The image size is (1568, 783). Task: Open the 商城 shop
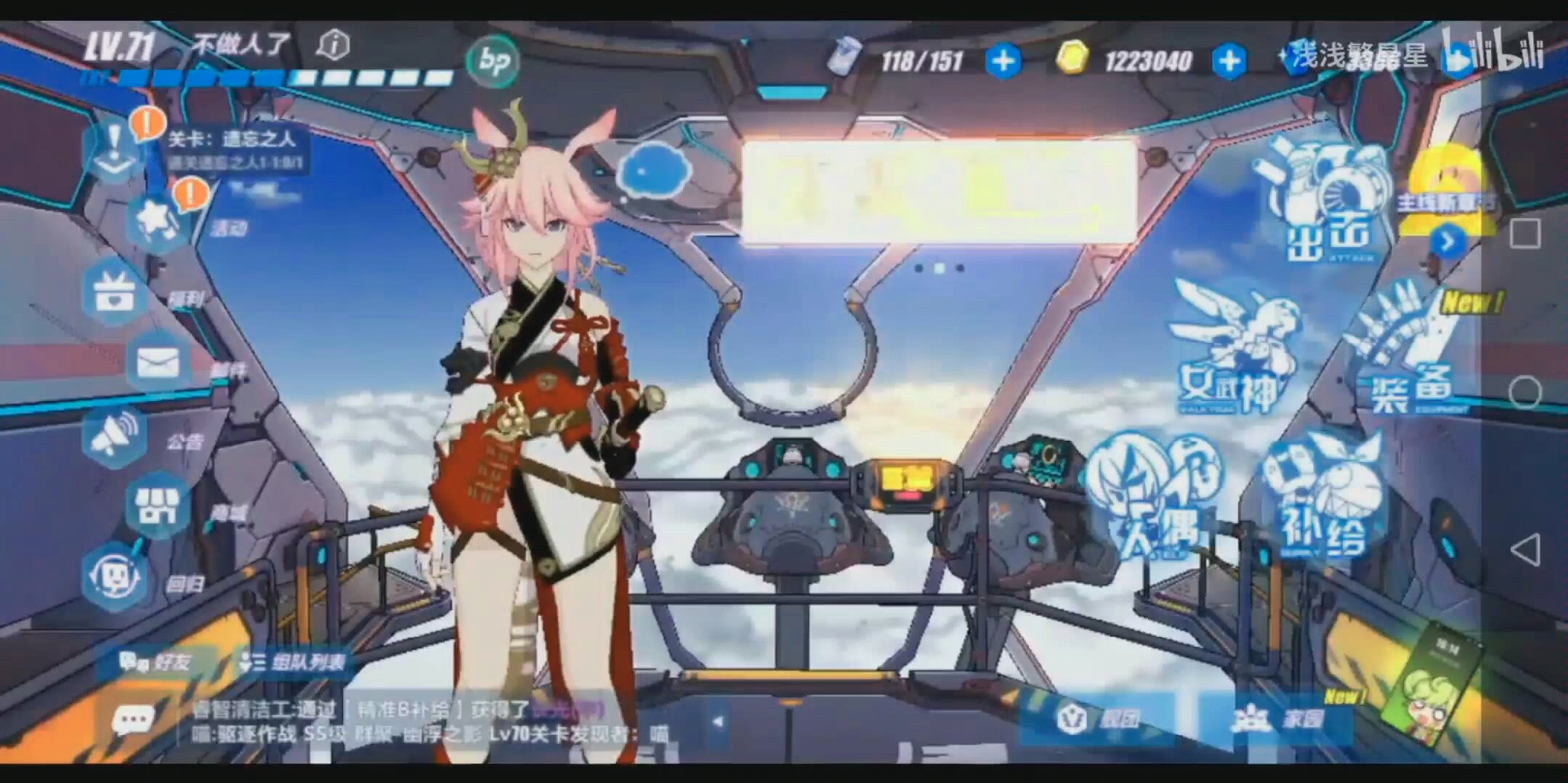(158, 506)
